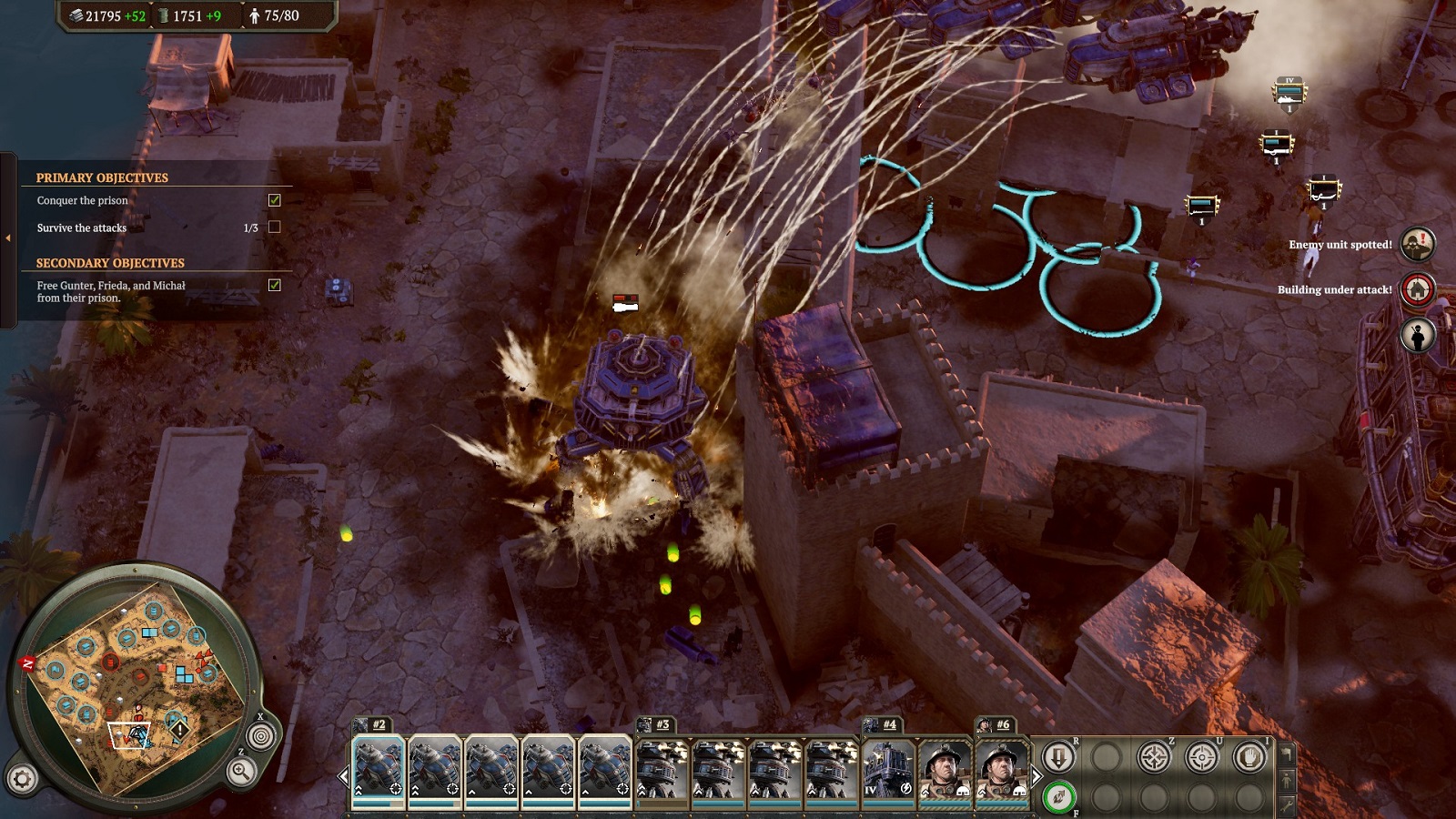Click the soldier silhouette notification icon
Image resolution: width=1456 pixels, height=819 pixels.
(x=1417, y=335)
